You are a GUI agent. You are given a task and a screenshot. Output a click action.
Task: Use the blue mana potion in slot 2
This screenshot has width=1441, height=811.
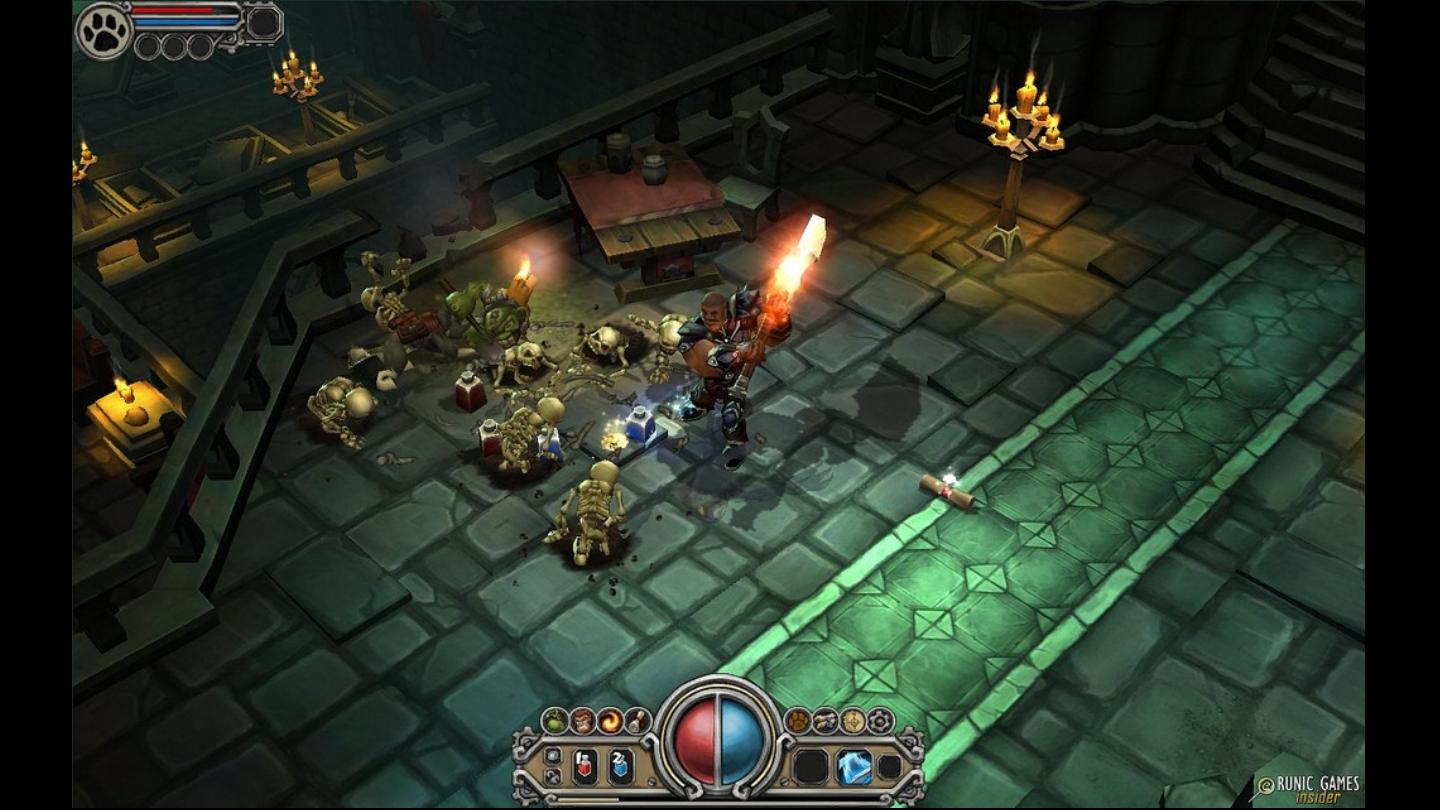tap(621, 766)
